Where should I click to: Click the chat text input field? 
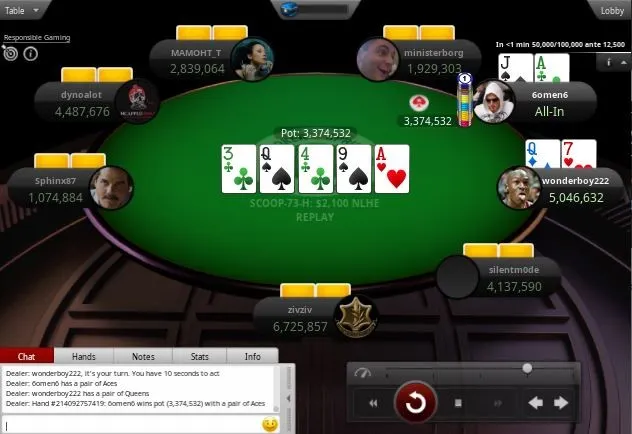[130, 425]
